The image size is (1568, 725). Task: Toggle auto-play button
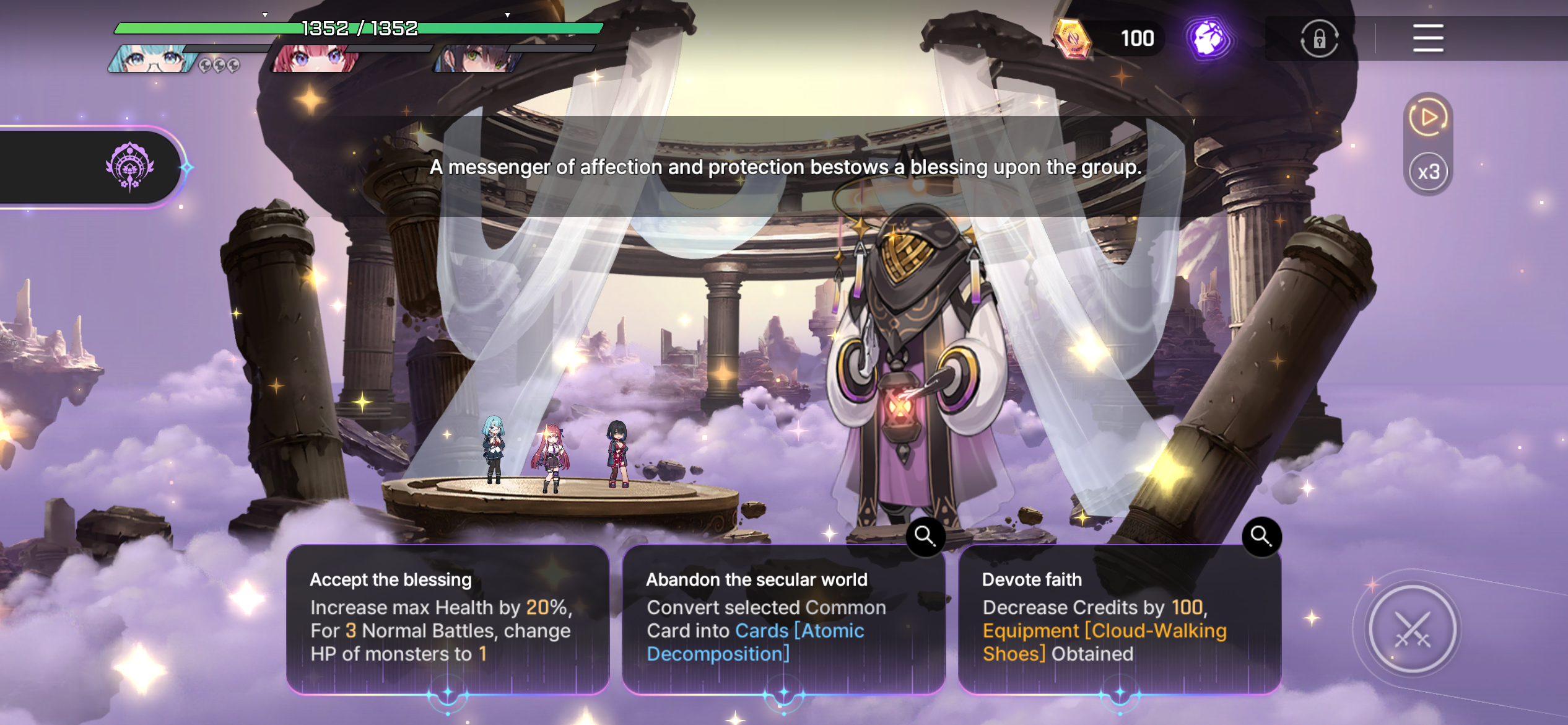(1428, 117)
